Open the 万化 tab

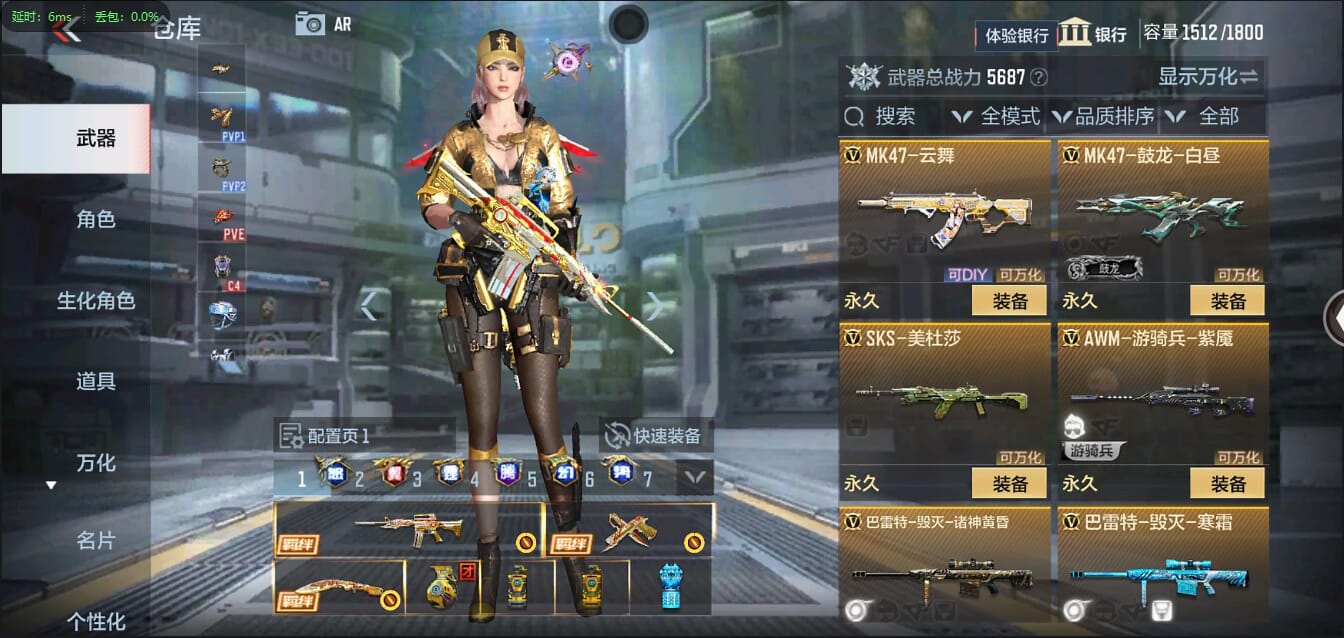[96, 462]
